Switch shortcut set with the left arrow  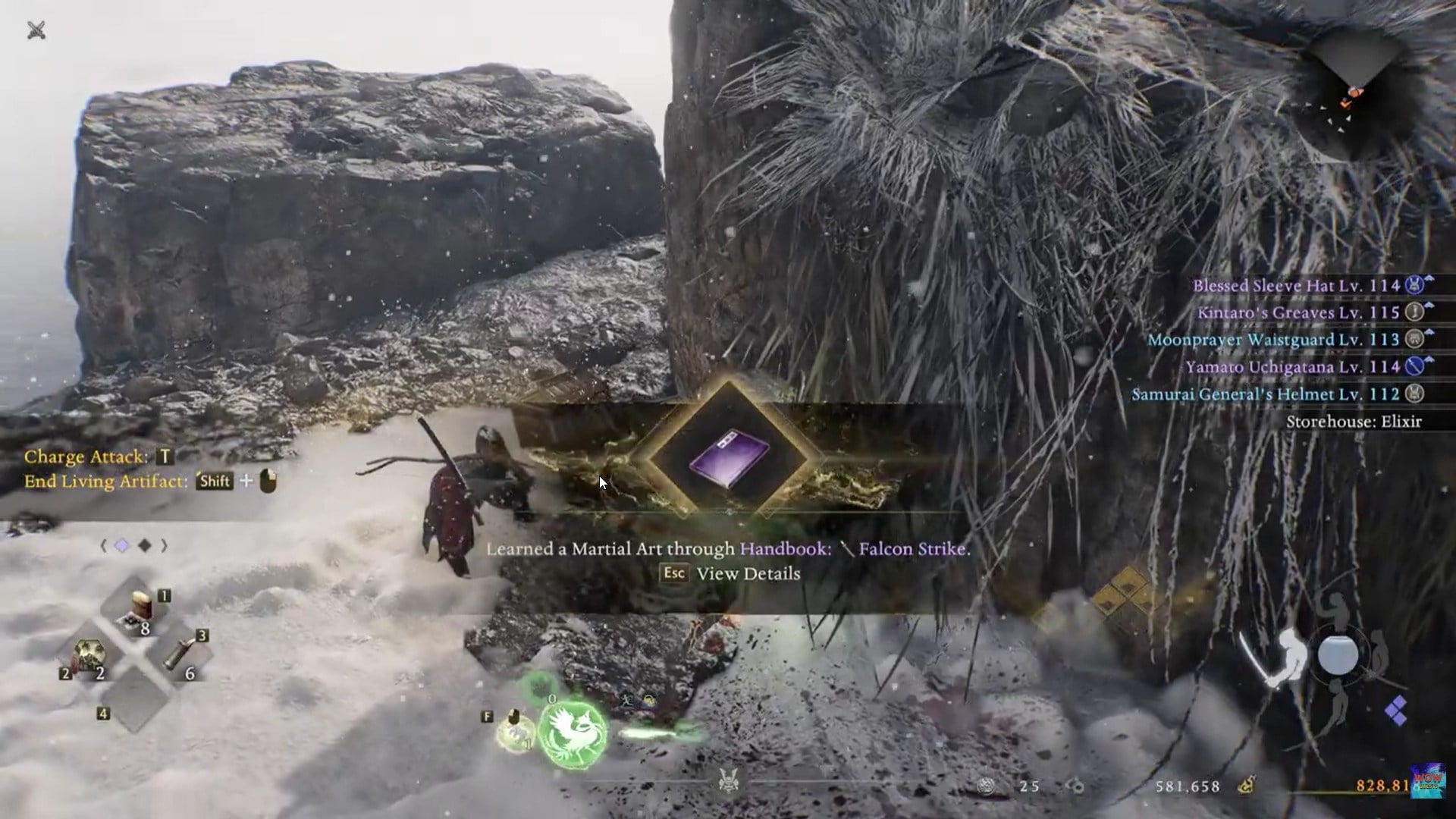[x=104, y=546]
